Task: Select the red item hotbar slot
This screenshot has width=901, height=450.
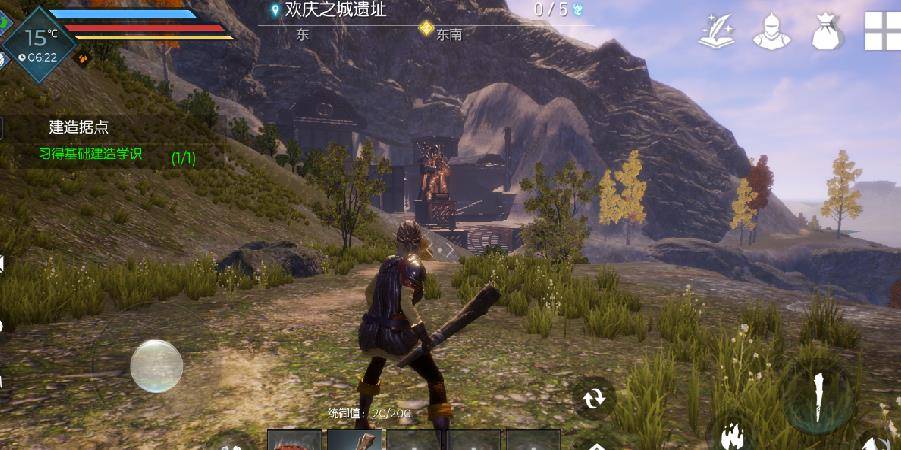Action: 295,440
